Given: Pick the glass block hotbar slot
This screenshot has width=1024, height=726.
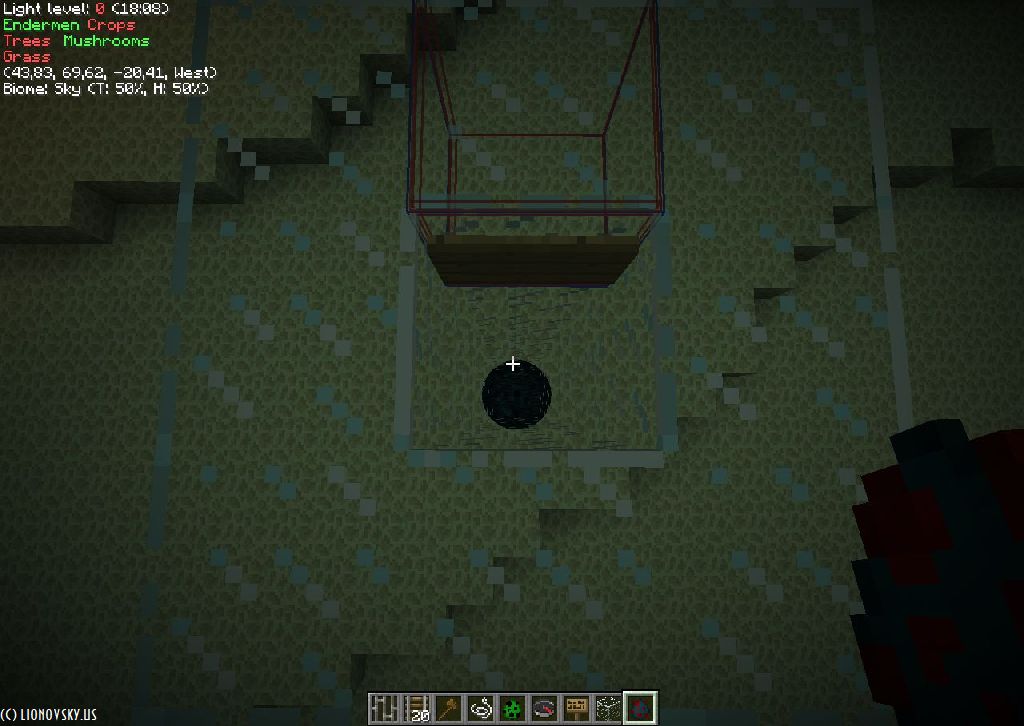Looking at the screenshot, I should [608, 708].
